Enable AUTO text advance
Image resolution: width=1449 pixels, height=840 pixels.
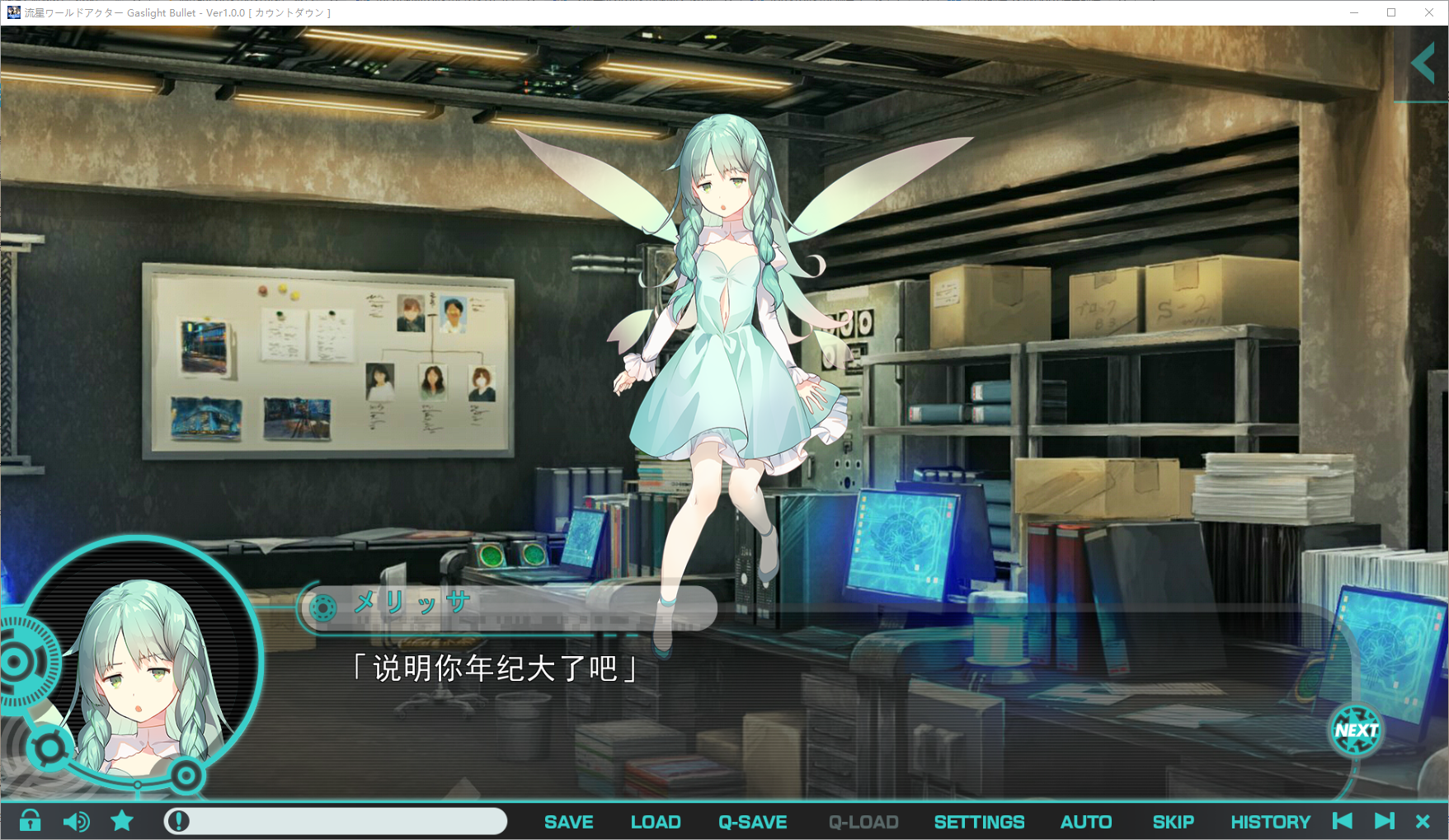1085,822
